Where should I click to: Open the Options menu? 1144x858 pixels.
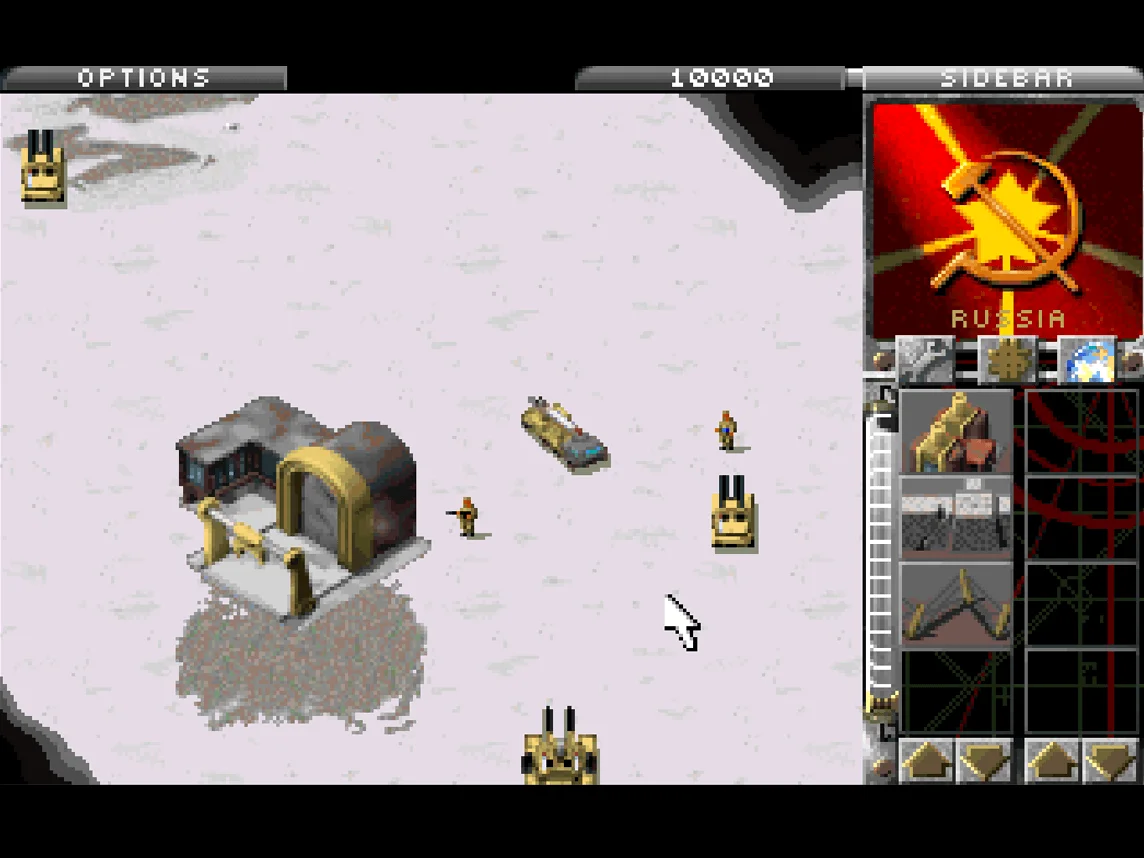click(x=144, y=78)
